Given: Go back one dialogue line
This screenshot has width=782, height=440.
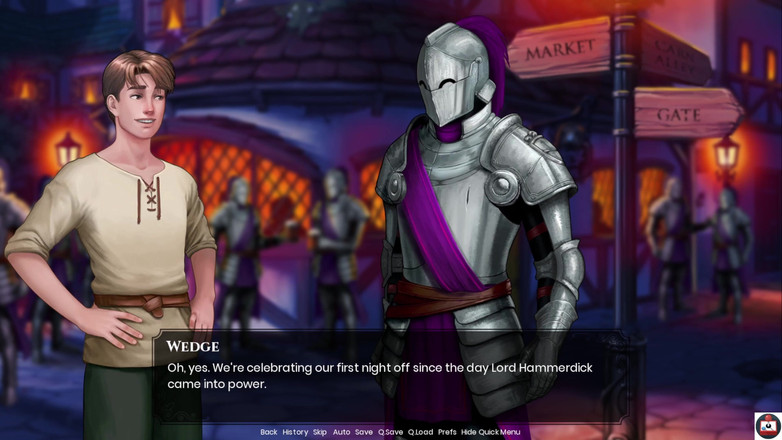Looking at the screenshot, I should point(268,432).
